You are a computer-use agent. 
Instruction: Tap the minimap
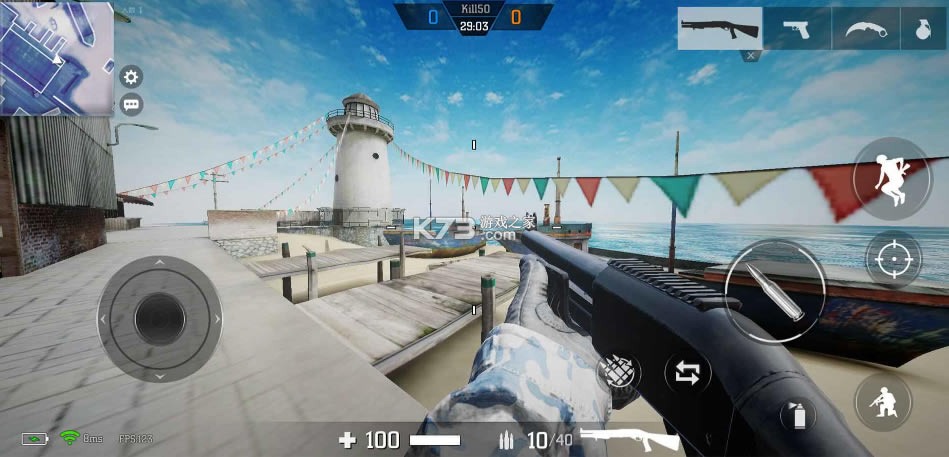tap(57, 58)
